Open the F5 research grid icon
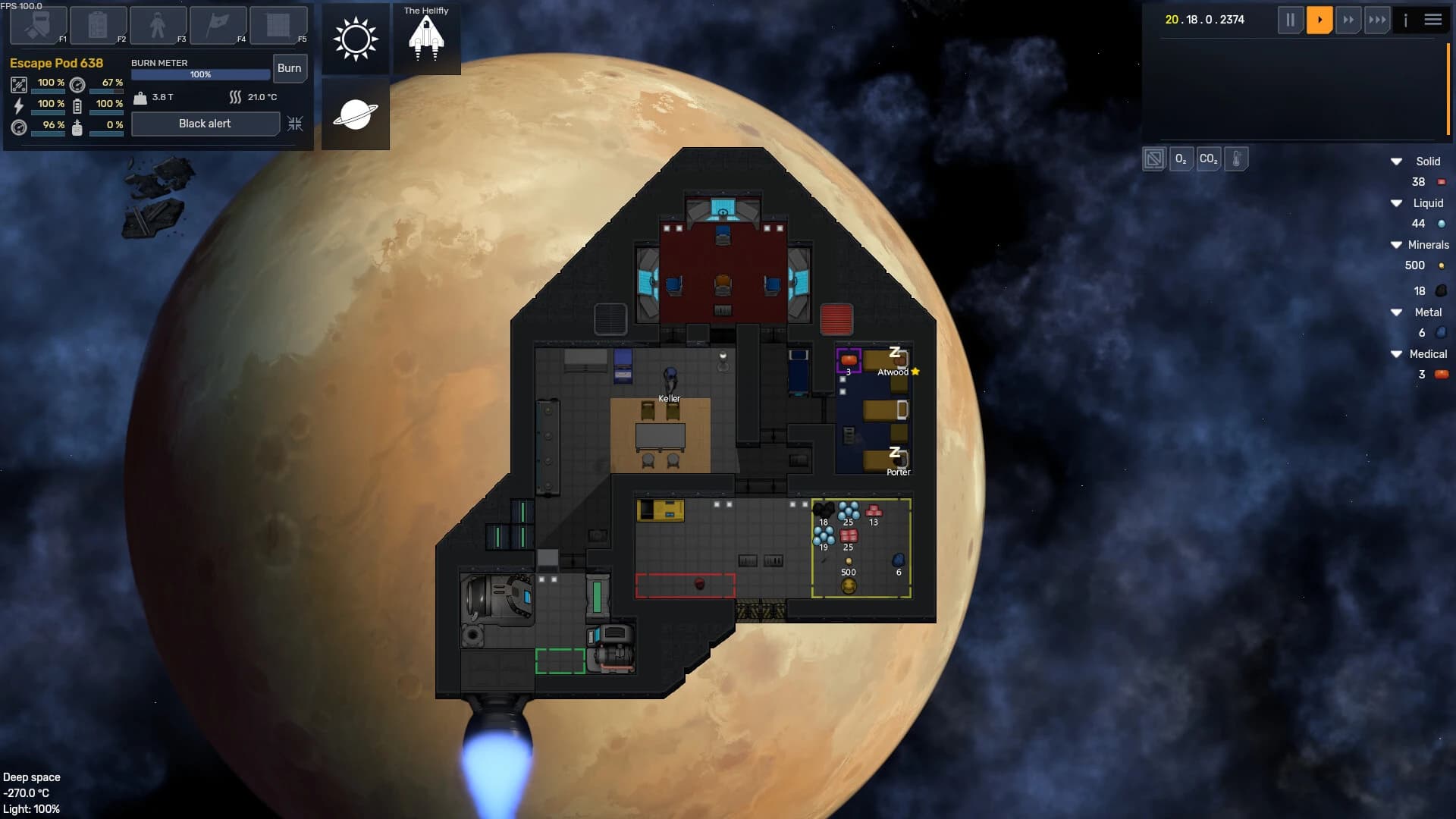1456x819 pixels. coord(278,25)
